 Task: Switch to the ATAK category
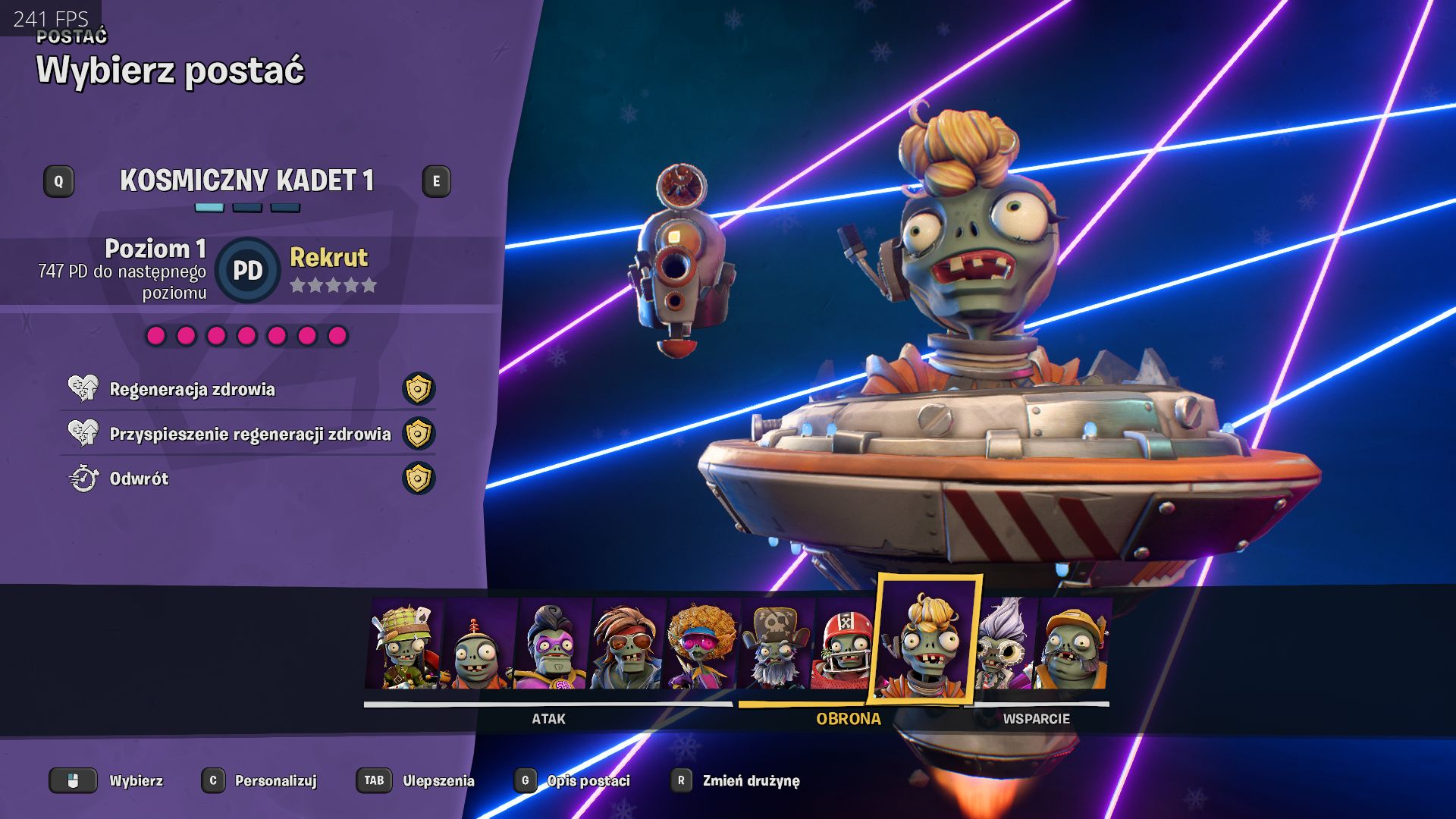tap(548, 718)
